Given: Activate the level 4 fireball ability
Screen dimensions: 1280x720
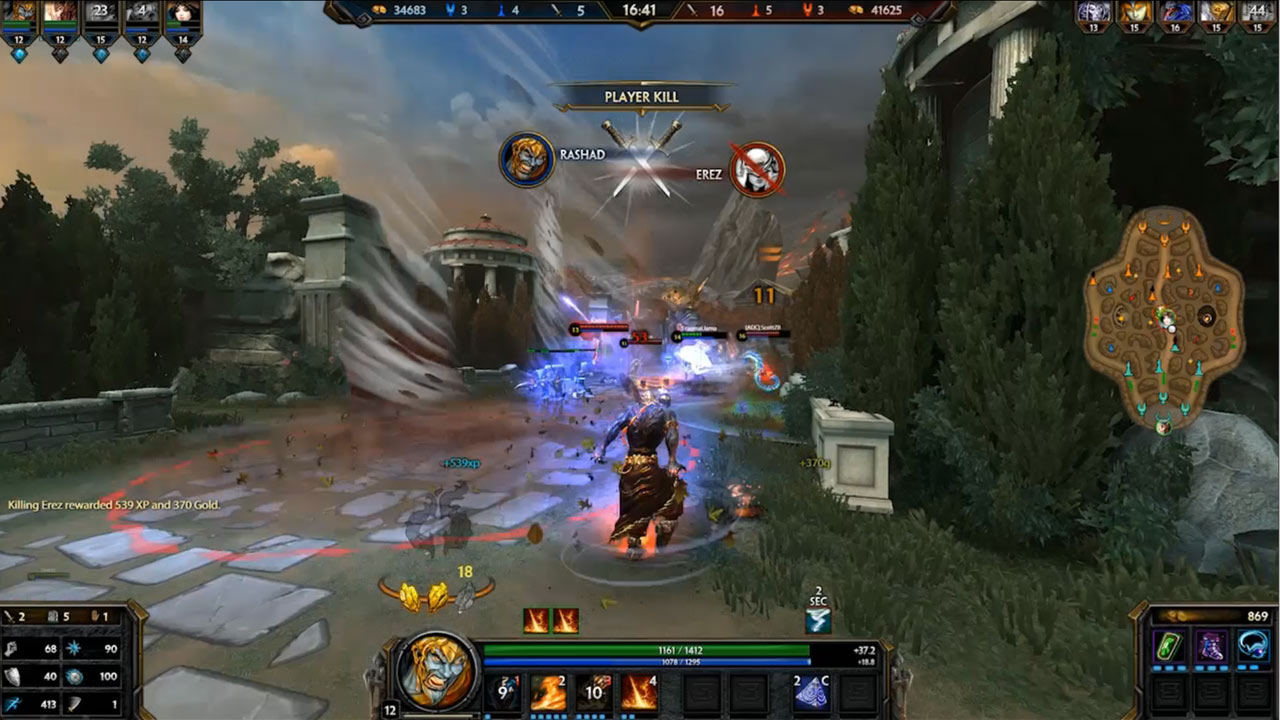Looking at the screenshot, I should coord(638,694).
